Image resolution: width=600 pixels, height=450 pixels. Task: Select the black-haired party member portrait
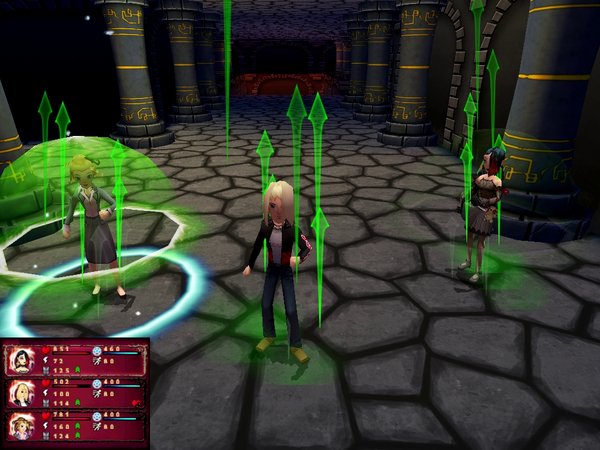click(x=21, y=361)
